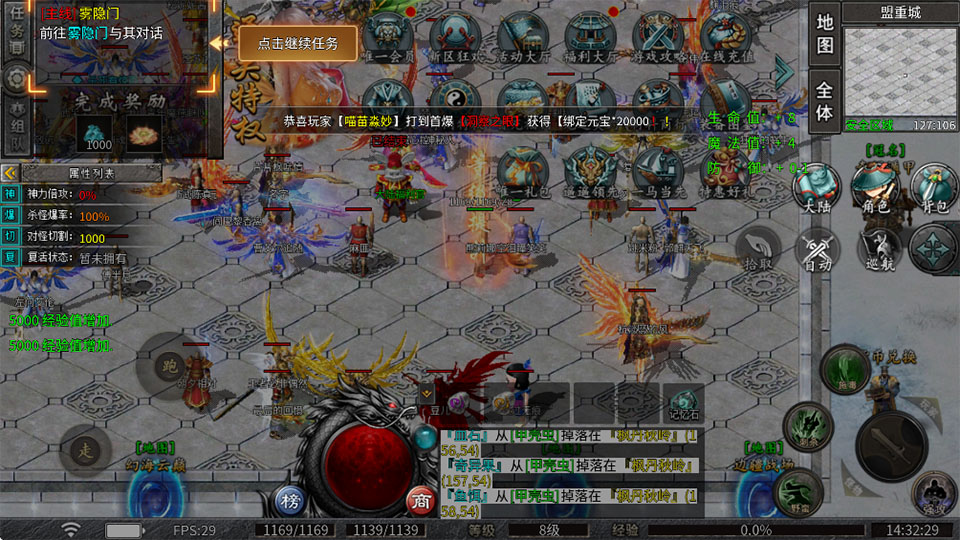Open the 背包 backpack
The width and height of the screenshot is (960, 540).
pyautogui.click(x=933, y=188)
